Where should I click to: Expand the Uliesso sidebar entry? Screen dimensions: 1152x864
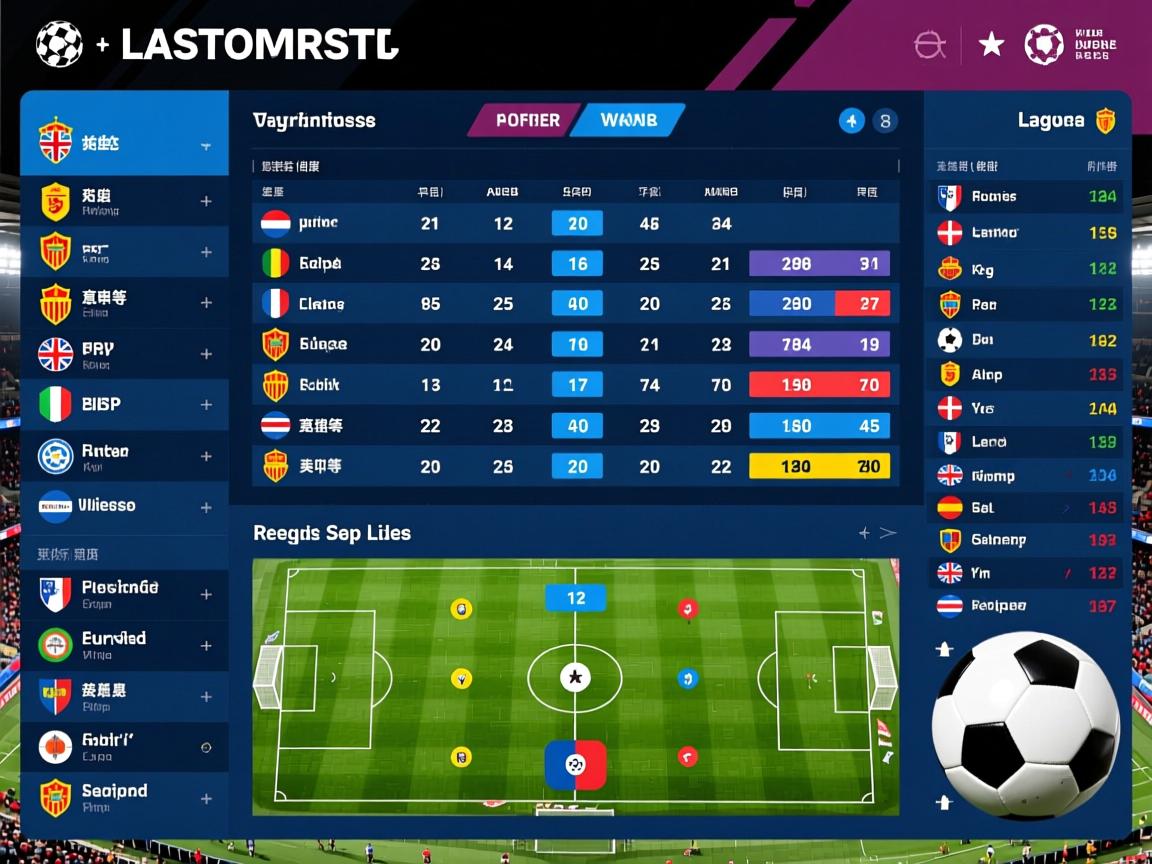click(x=206, y=507)
